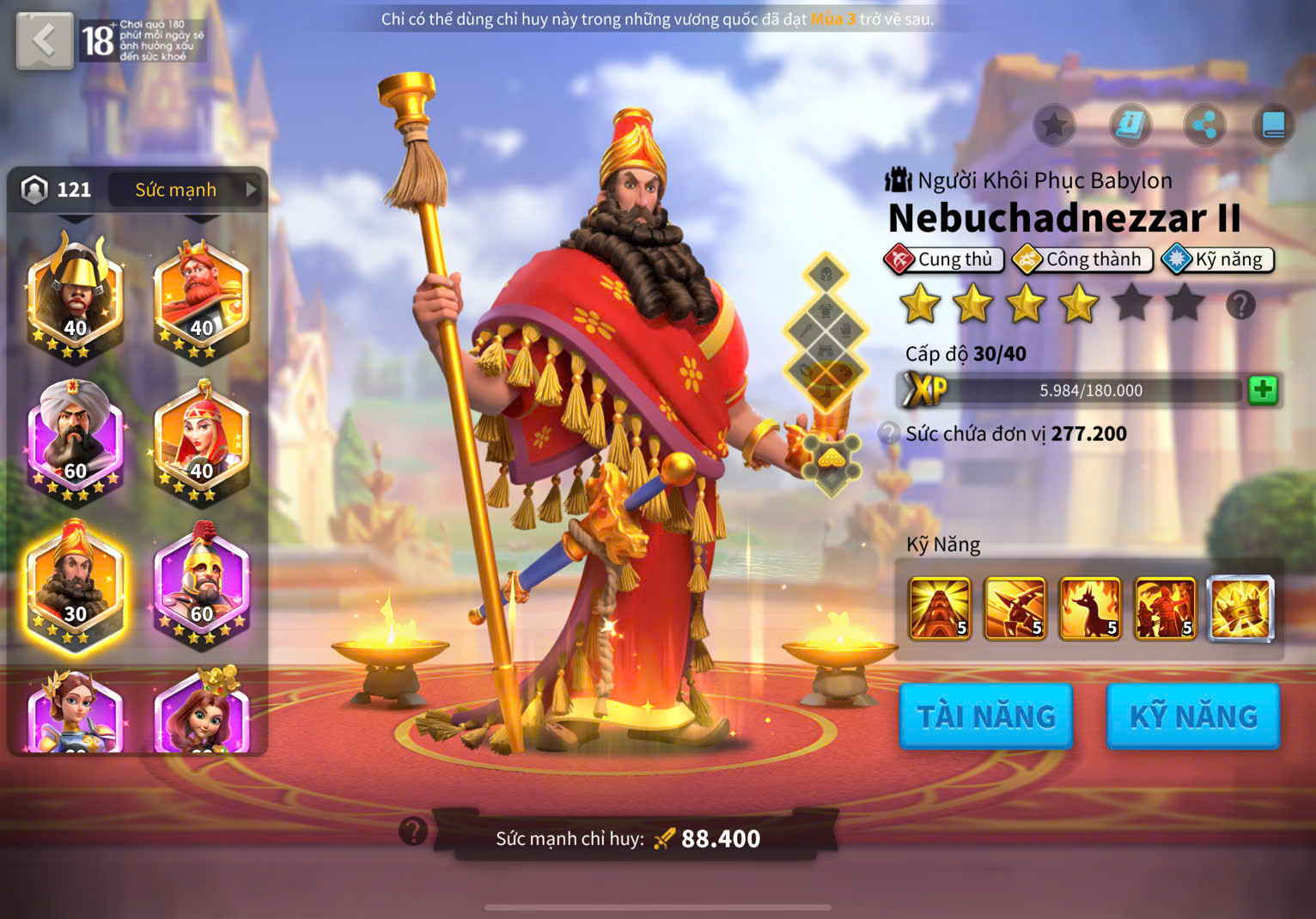Image resolution: width=1316 pixels, height=919 pixels.
Task: Open the dark book icon
Action: [1273, 126]
